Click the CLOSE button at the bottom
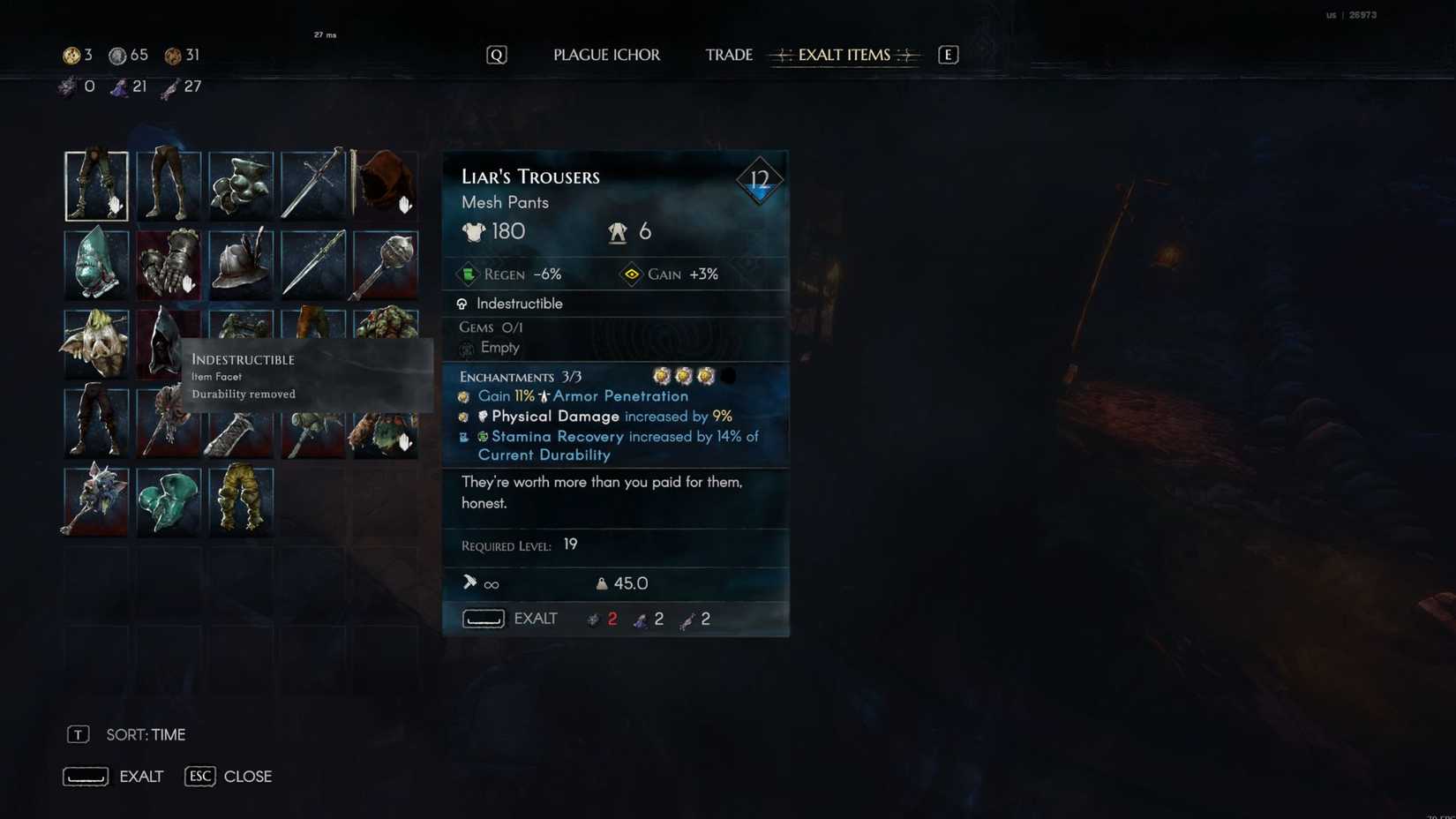Viewport: 1456px width, 819px height. (247, 777)
